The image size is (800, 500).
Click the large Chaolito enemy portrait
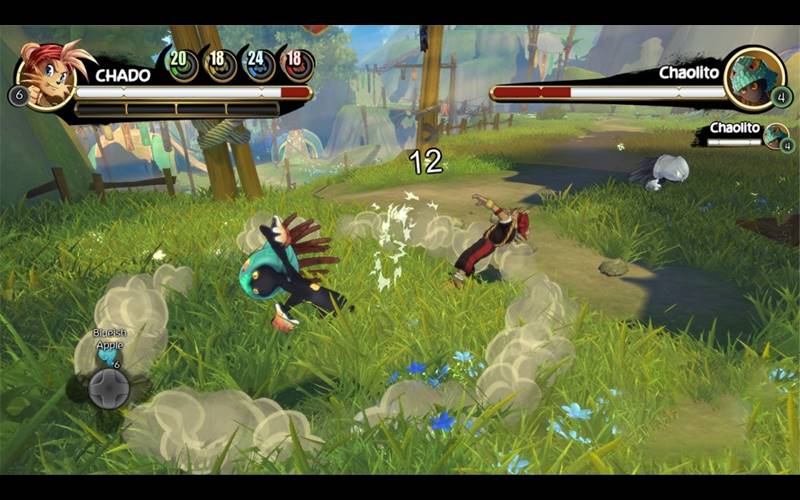(753, 78)
